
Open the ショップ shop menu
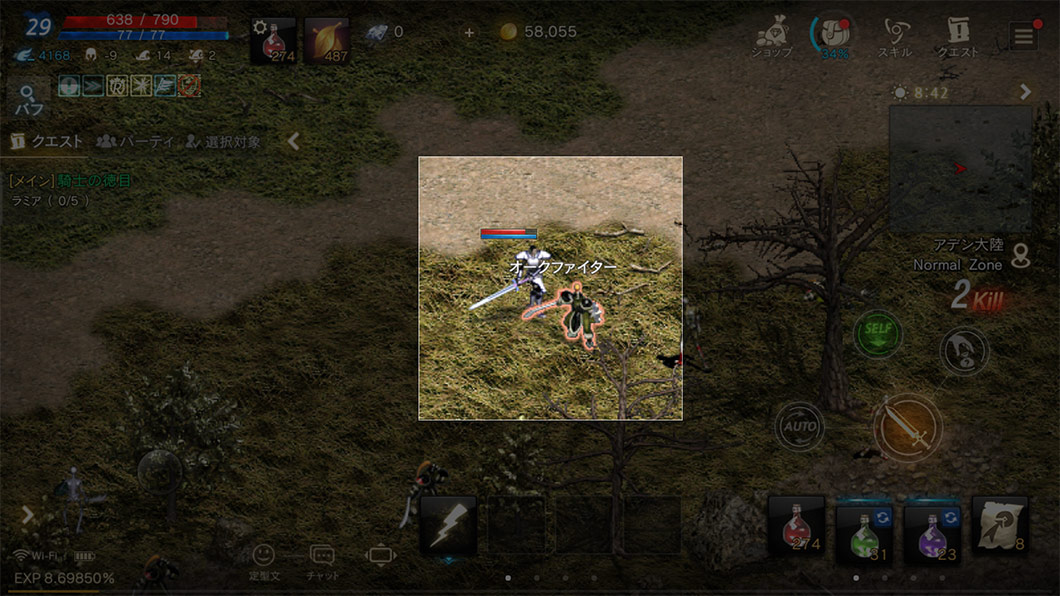773,39
